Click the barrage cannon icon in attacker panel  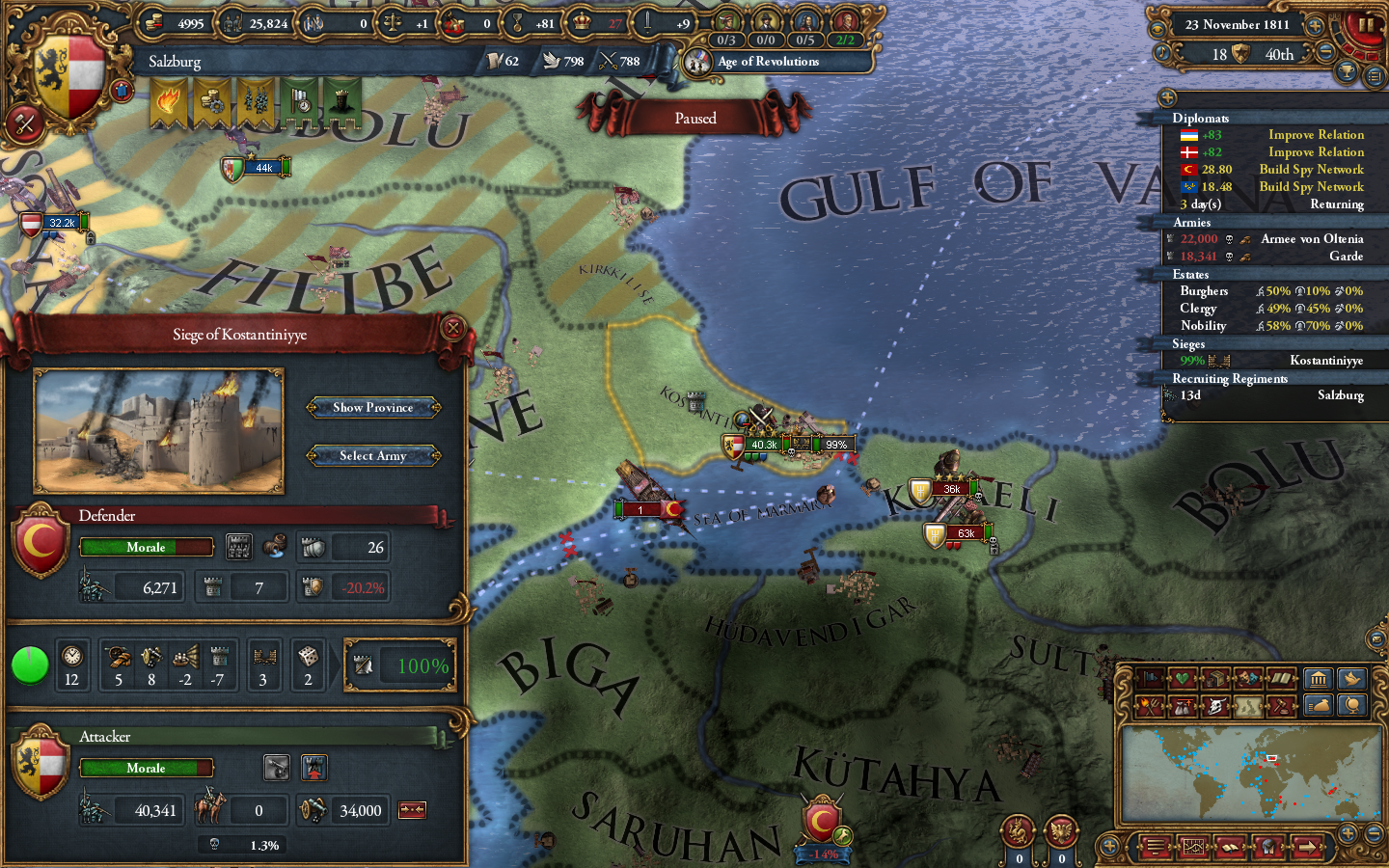click(277, 768)
